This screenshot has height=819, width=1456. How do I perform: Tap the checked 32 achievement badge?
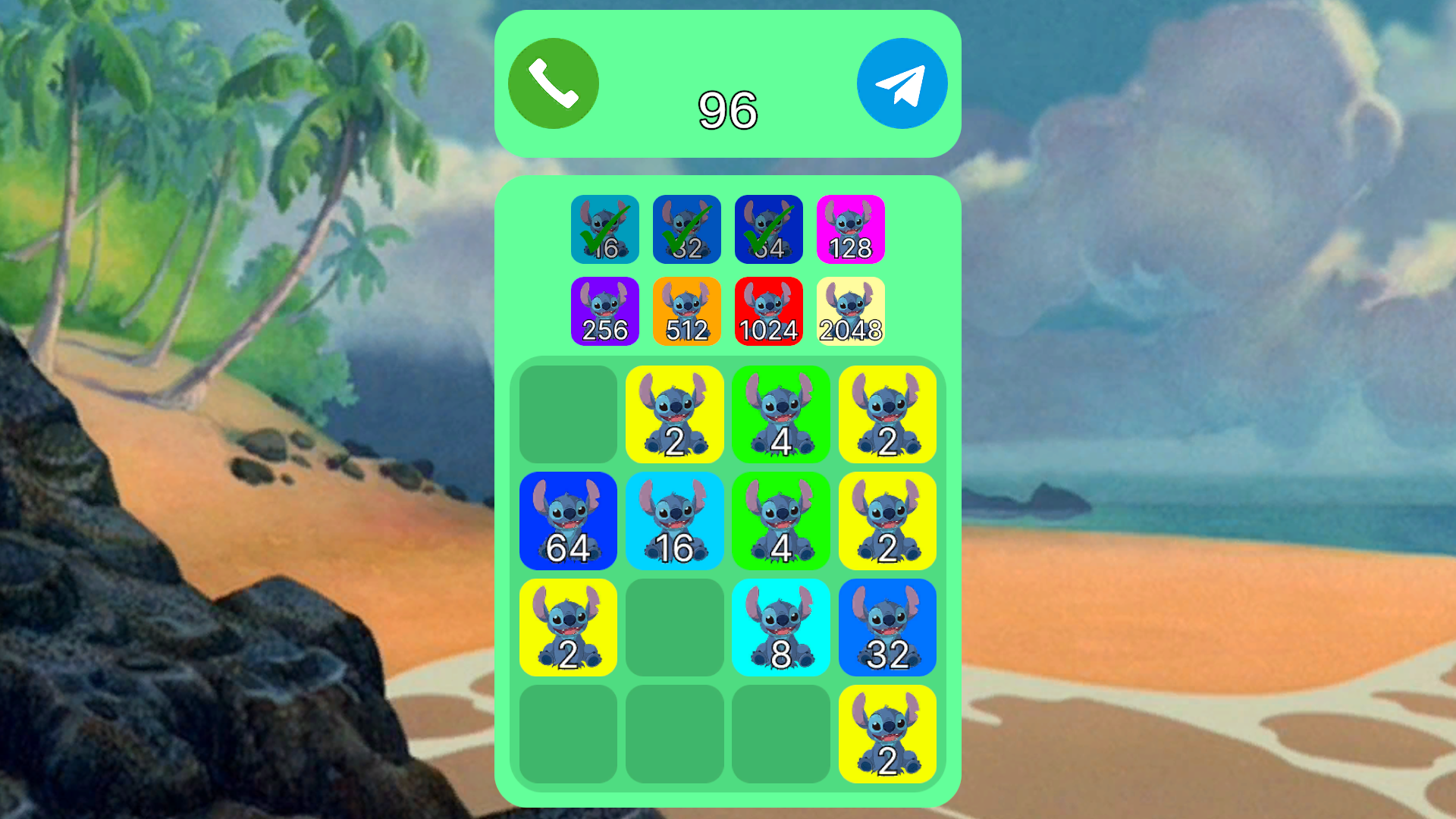[686, 230]
